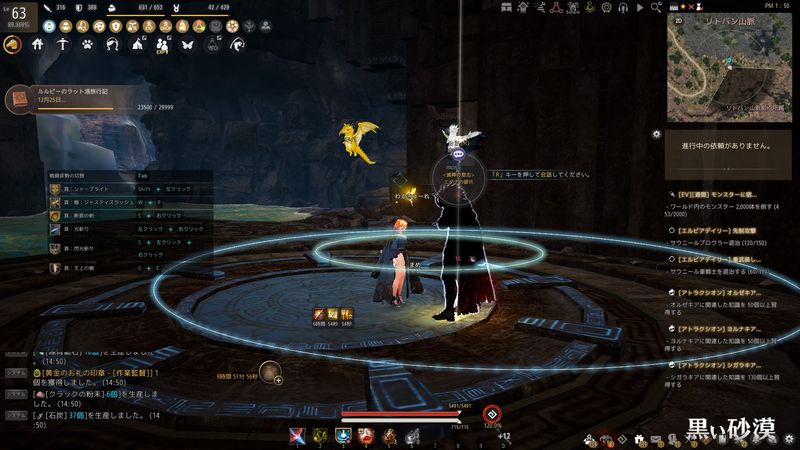Open the headphones icon in top bar
Screen dimensions: 800x450
(625, 8)
